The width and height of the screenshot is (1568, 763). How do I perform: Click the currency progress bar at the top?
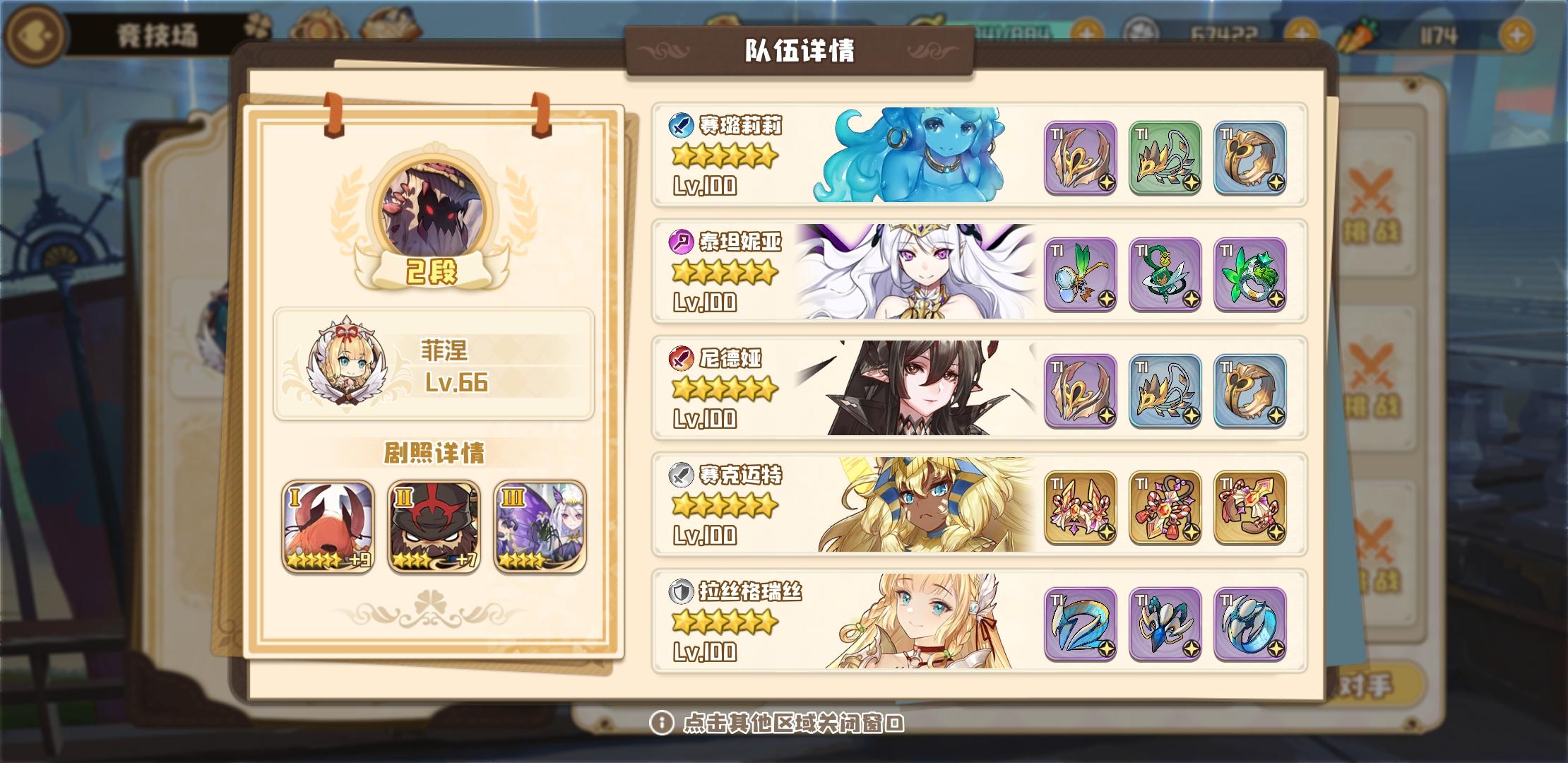pos(1017,30)
